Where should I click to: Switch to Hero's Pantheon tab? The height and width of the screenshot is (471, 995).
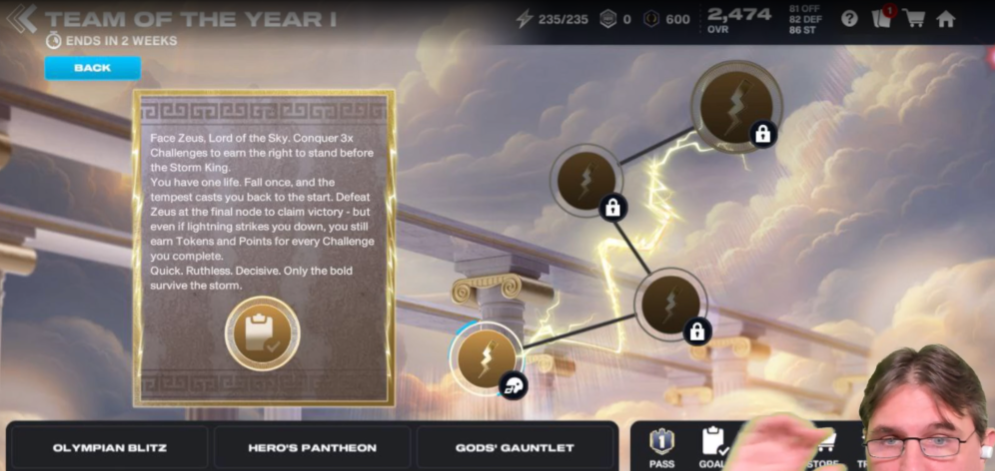click(x=312, y=447)
